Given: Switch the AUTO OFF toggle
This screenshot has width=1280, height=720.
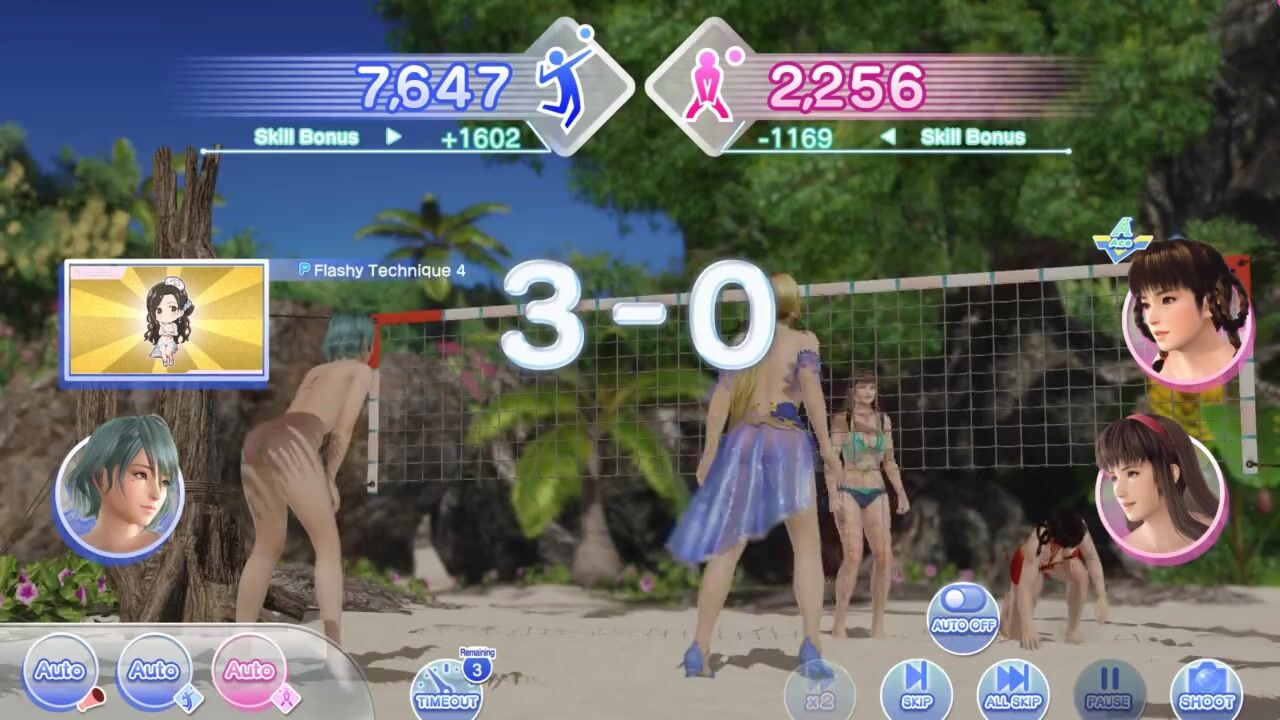Looking at the screenshot, I should 963,617.
